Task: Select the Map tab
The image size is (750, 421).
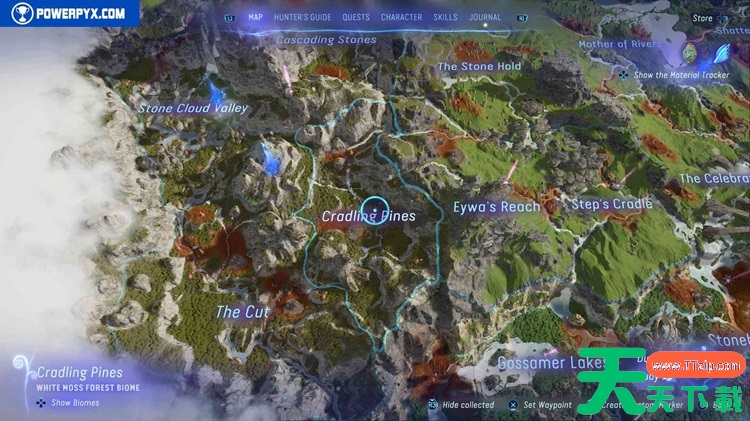Action: [x=255, y=17]
